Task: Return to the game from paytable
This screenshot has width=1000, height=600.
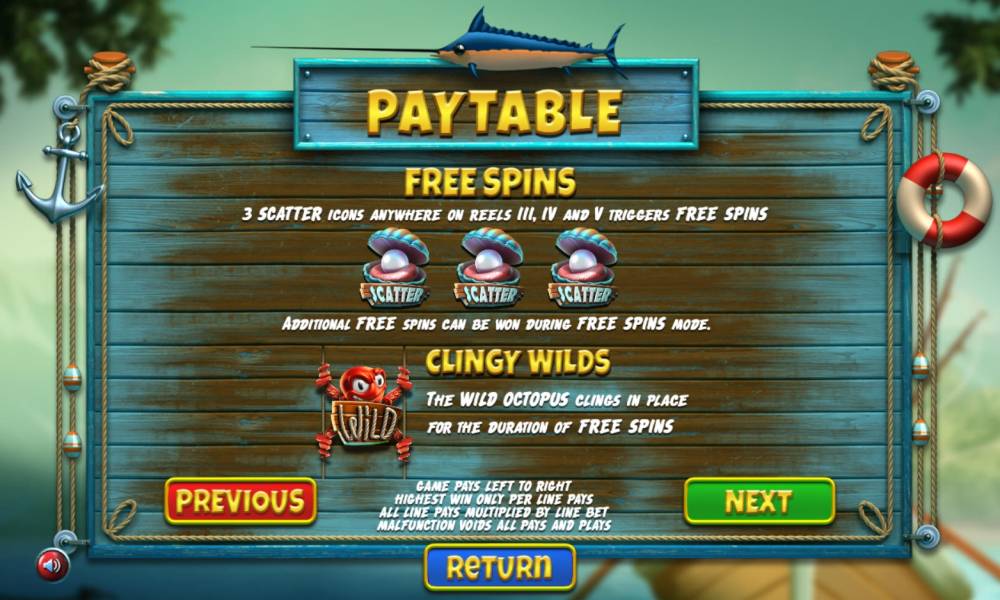Action: pyautogui.click(x=500, y=567)
